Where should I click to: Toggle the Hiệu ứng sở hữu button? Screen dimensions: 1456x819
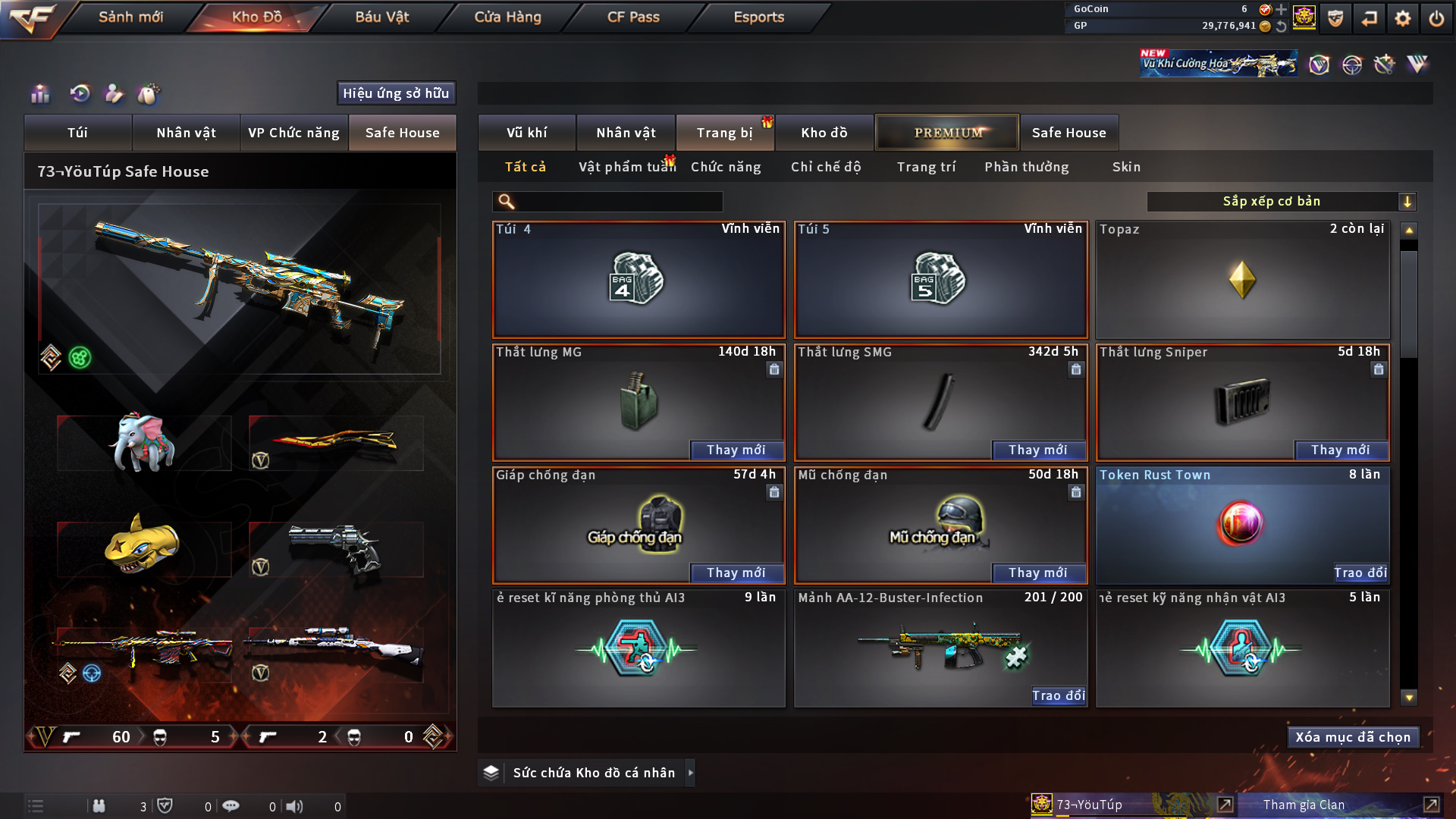pos(396,93)
